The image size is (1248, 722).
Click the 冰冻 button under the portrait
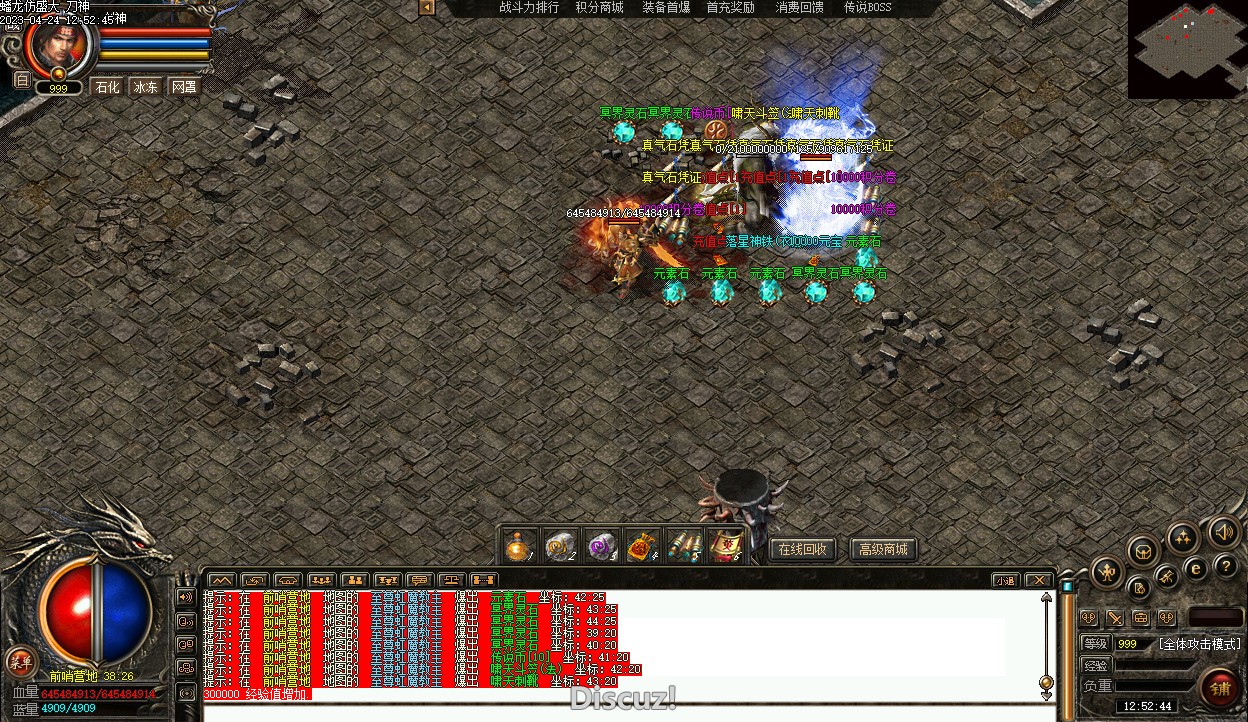pos(146,87)
